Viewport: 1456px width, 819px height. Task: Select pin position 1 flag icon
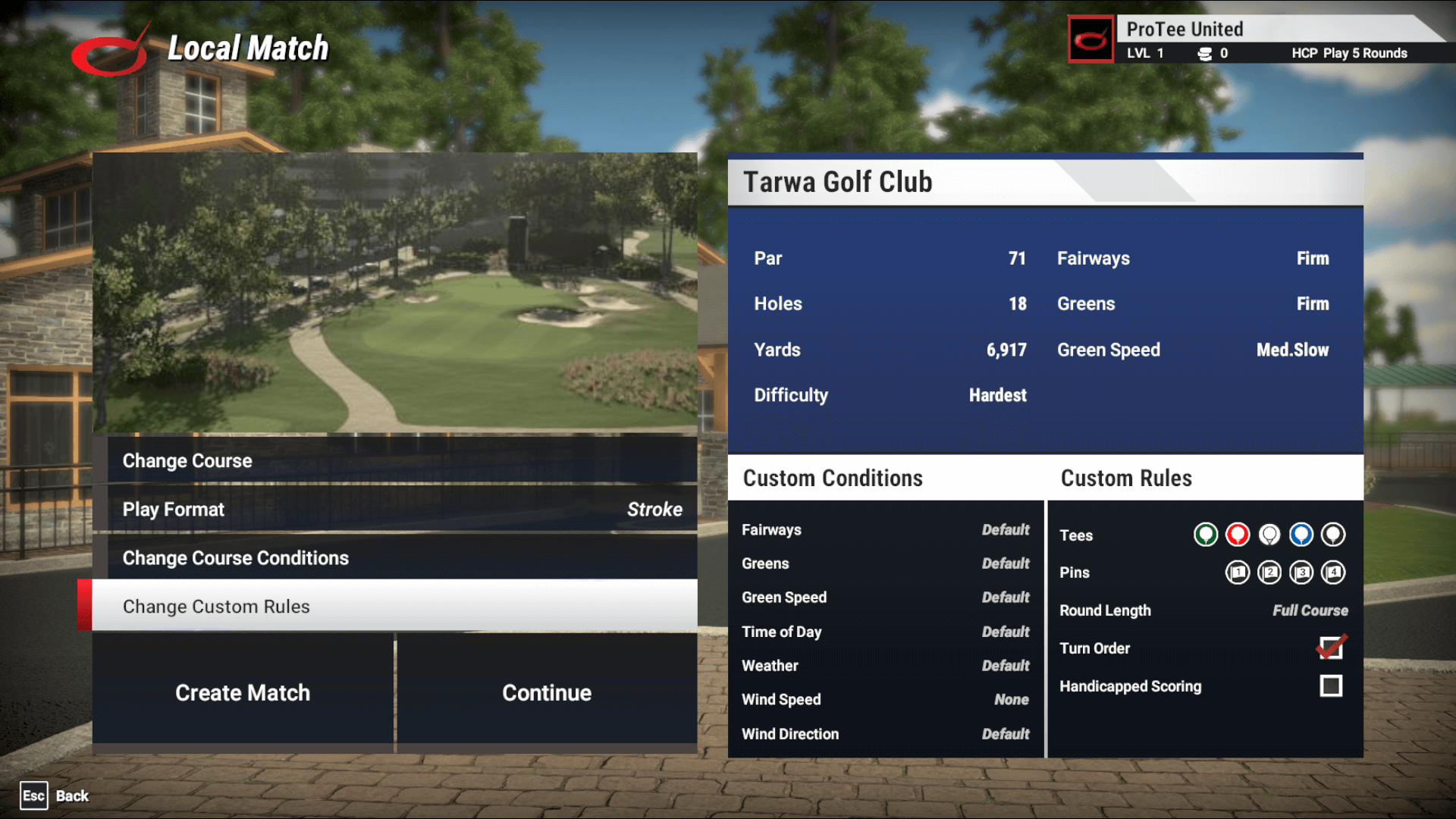point(1238,574)
